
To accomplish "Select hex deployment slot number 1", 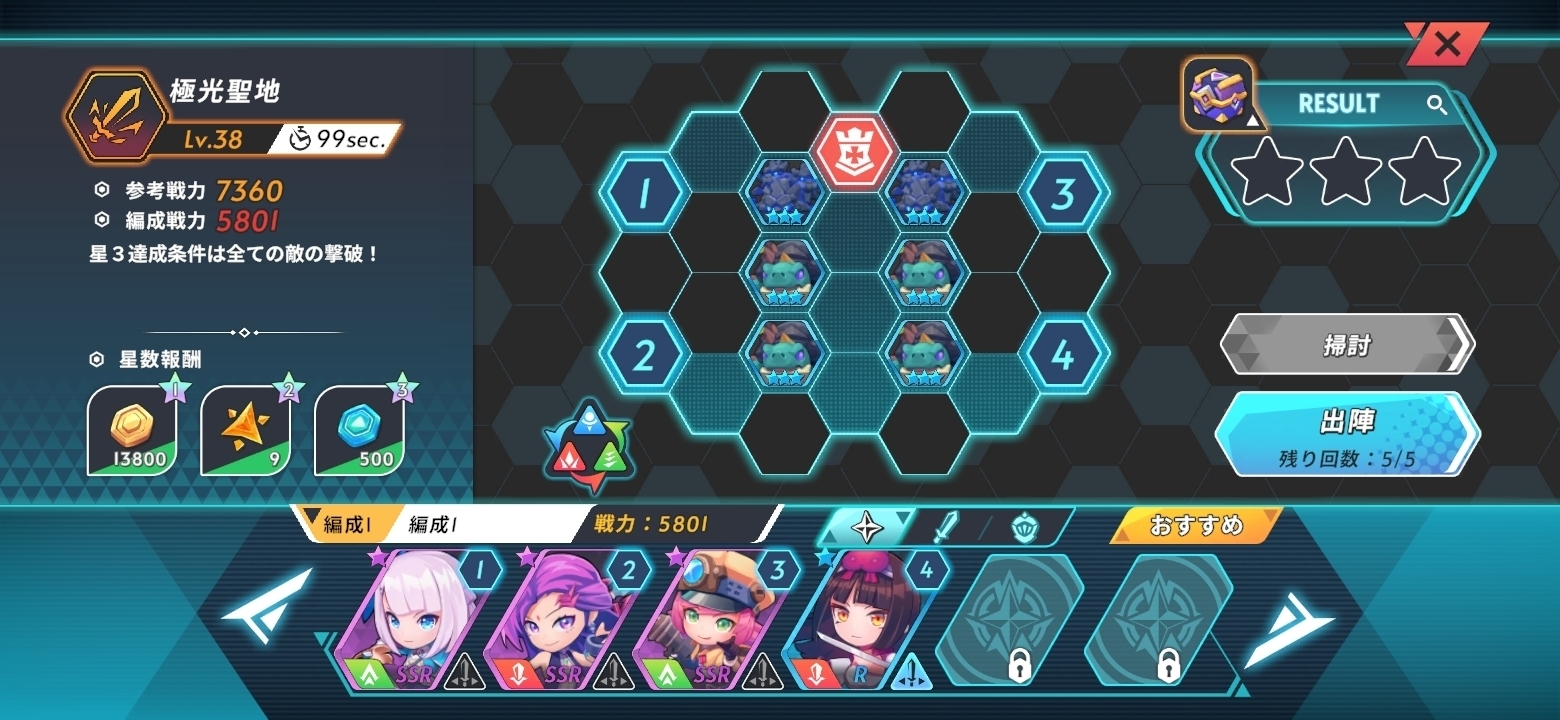I will tap(644, 193).
